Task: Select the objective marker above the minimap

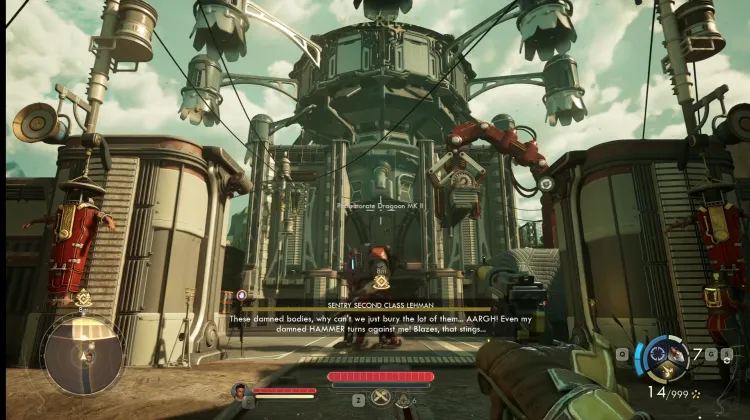Action: coord(82,299)
